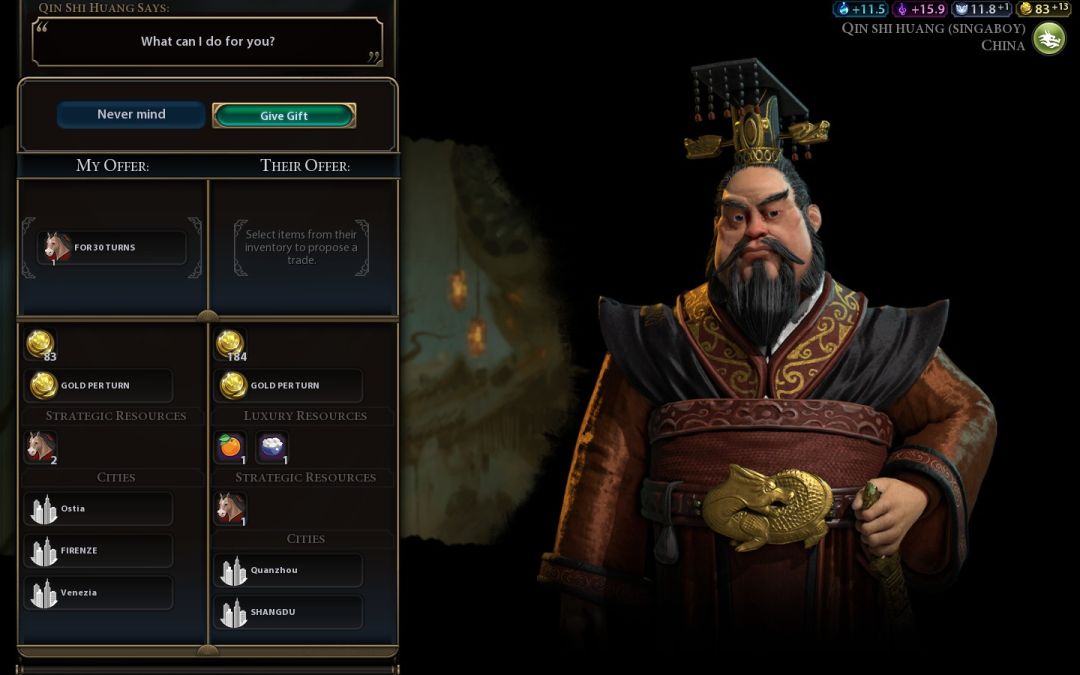1080x675 pixels.
Task: Click the Never mind button
Action: (x=131, y=115)
